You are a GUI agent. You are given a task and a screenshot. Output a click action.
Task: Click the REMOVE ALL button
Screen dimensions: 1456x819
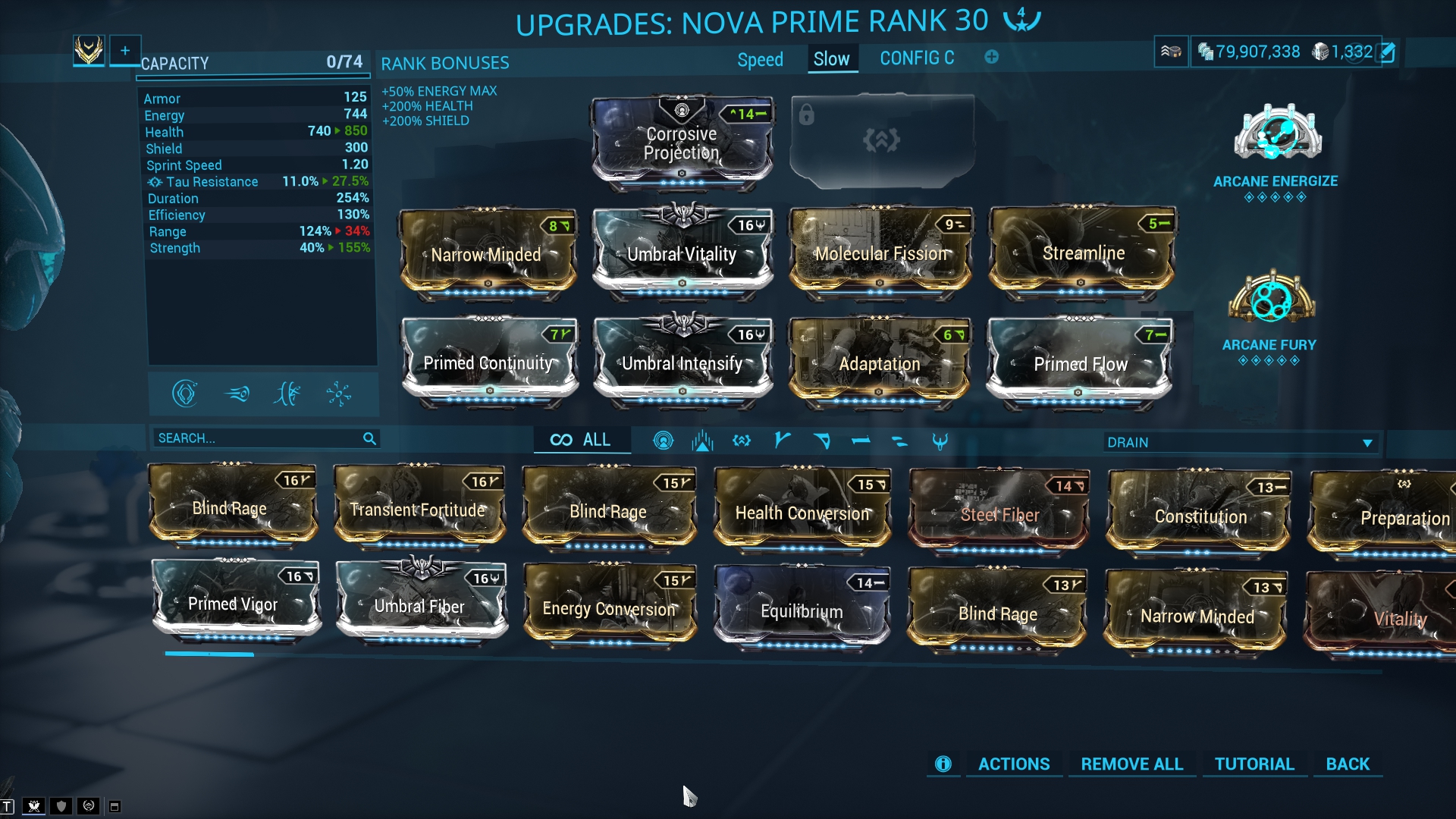coord(1131,764)
